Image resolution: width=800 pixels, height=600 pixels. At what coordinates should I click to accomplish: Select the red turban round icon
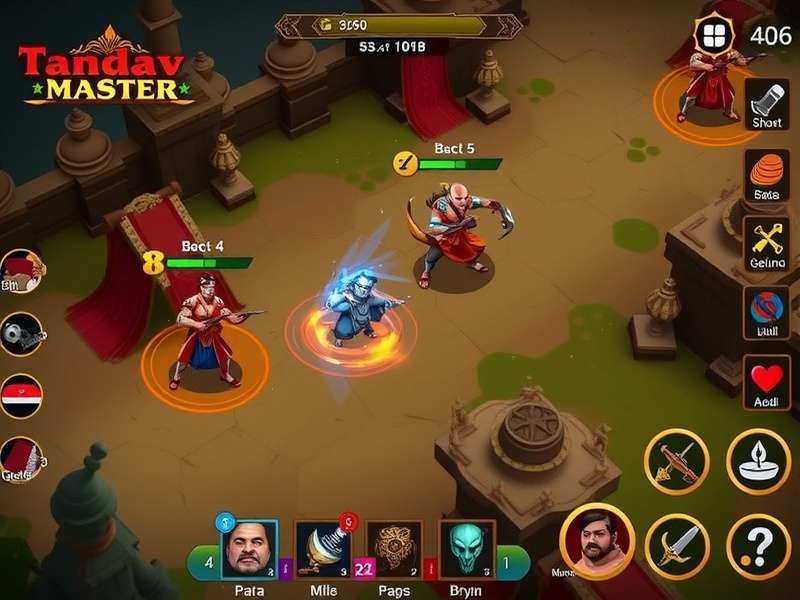(x=21, y=271)
